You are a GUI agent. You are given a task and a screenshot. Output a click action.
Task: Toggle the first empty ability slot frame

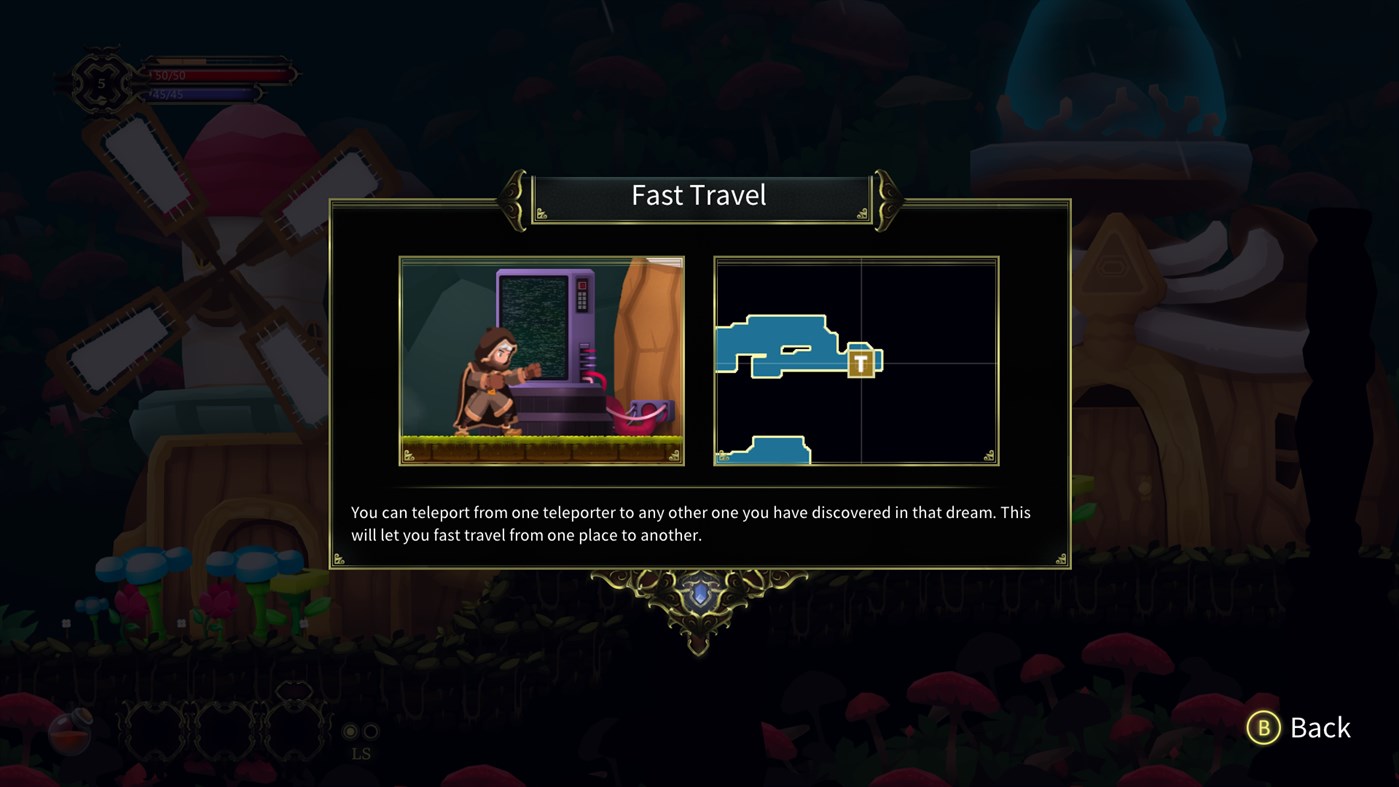point(153,729)
